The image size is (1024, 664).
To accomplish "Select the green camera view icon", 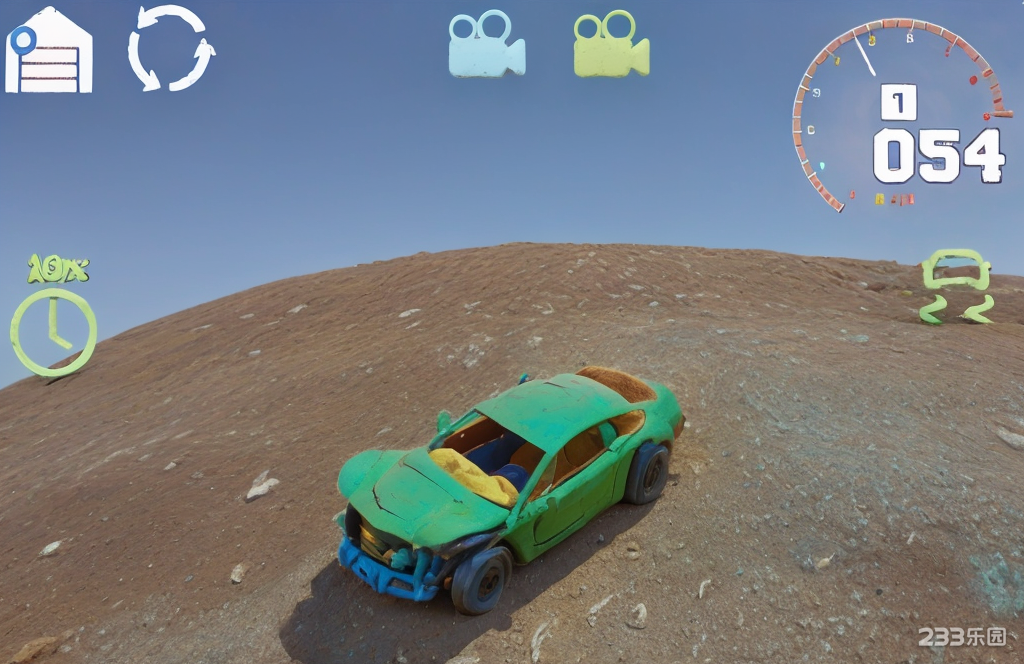I will tap(611, 45).
